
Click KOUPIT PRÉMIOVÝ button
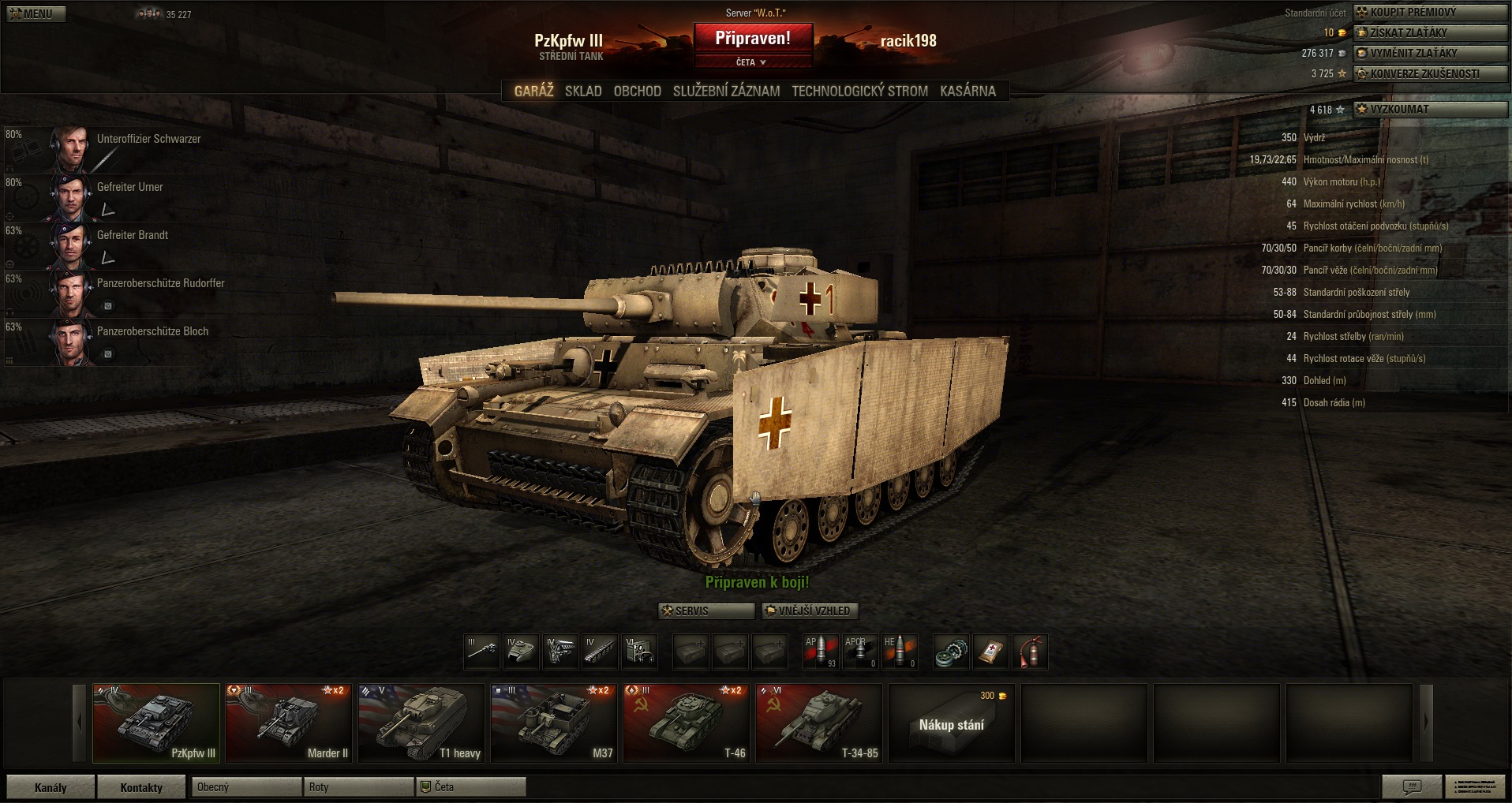coord(1430,12)
